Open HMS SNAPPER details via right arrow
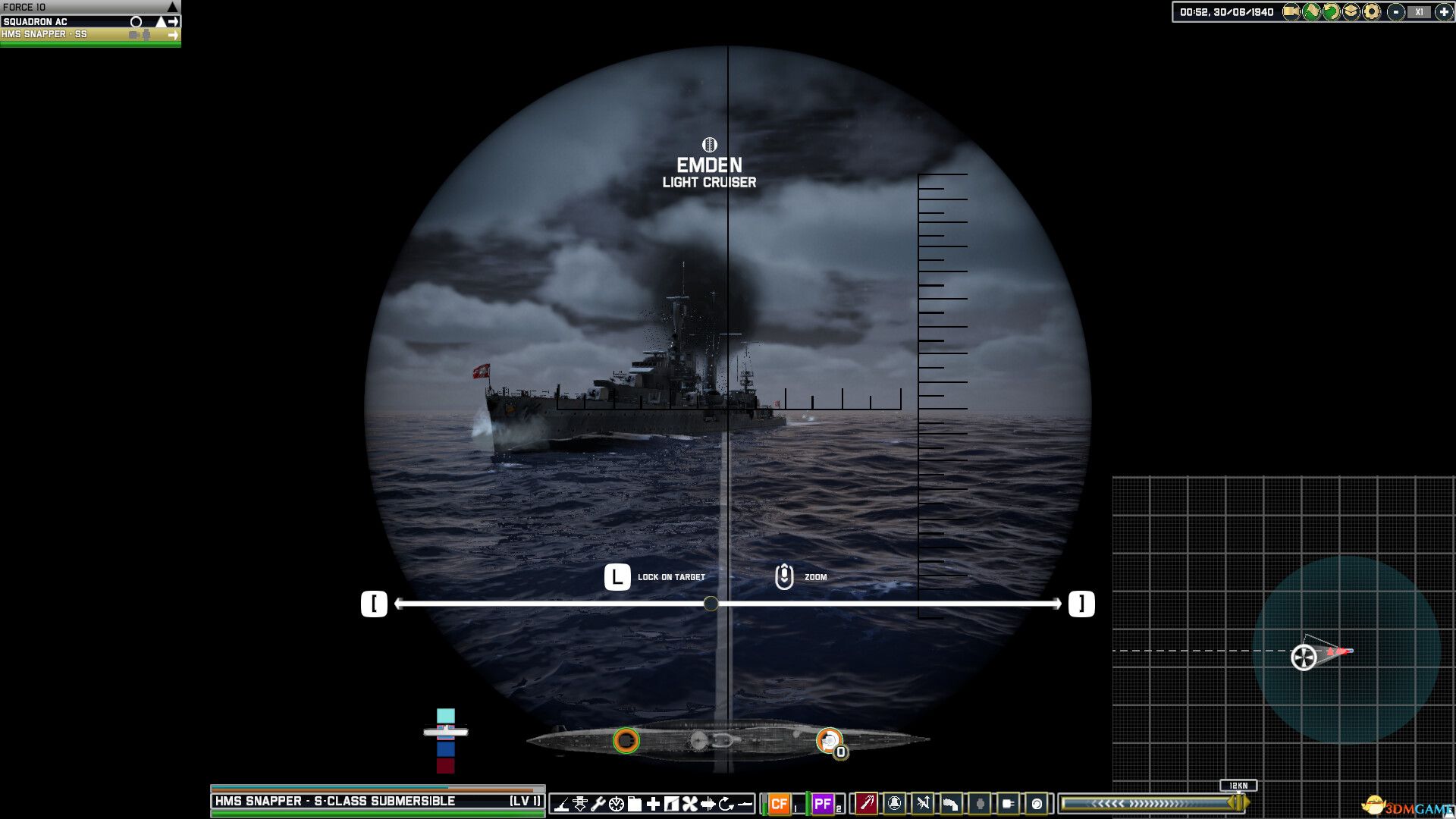Viewport: 1456px width, 819px height. point(174,34)
